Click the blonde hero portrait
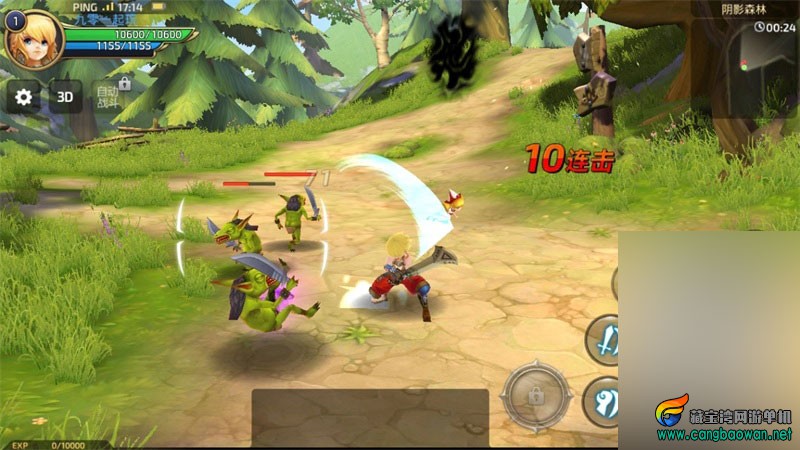Image resolution: width=800 pixels, height=450 pixels. tap(33, 37)
